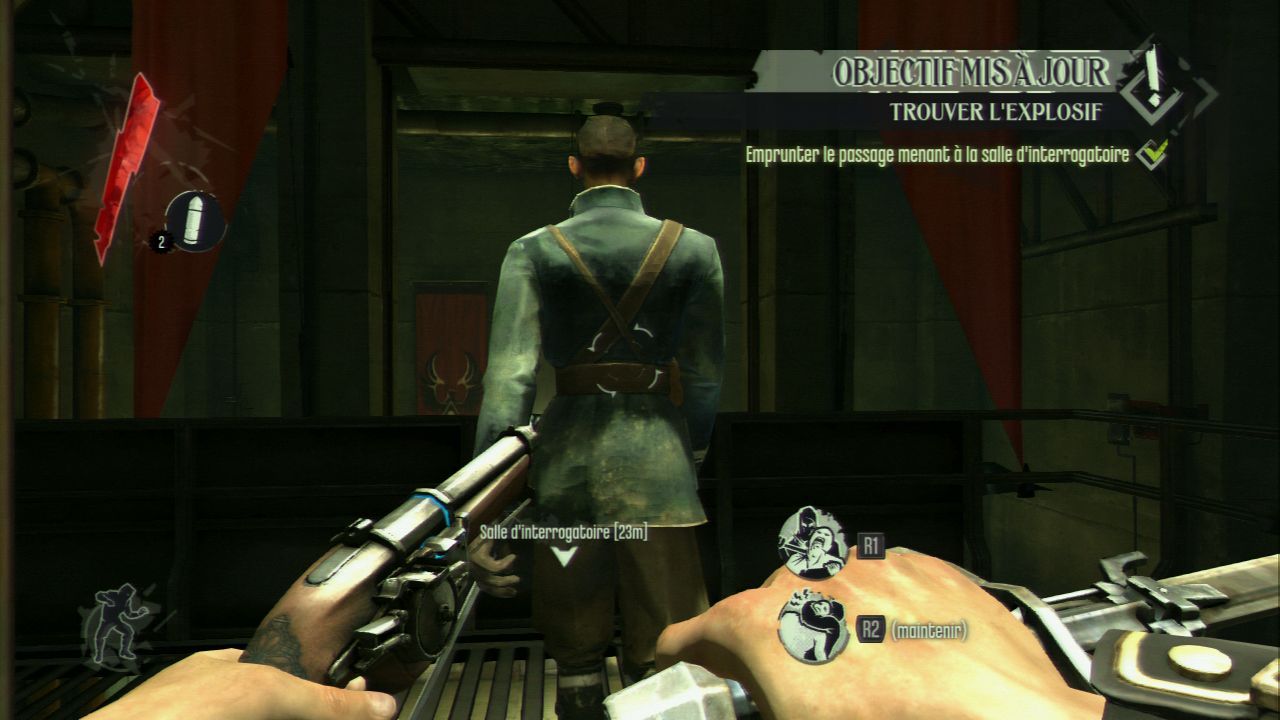Open the updated objective exclamation icon
This screenshot has width=1280, height=720.
pos(1156,82)
